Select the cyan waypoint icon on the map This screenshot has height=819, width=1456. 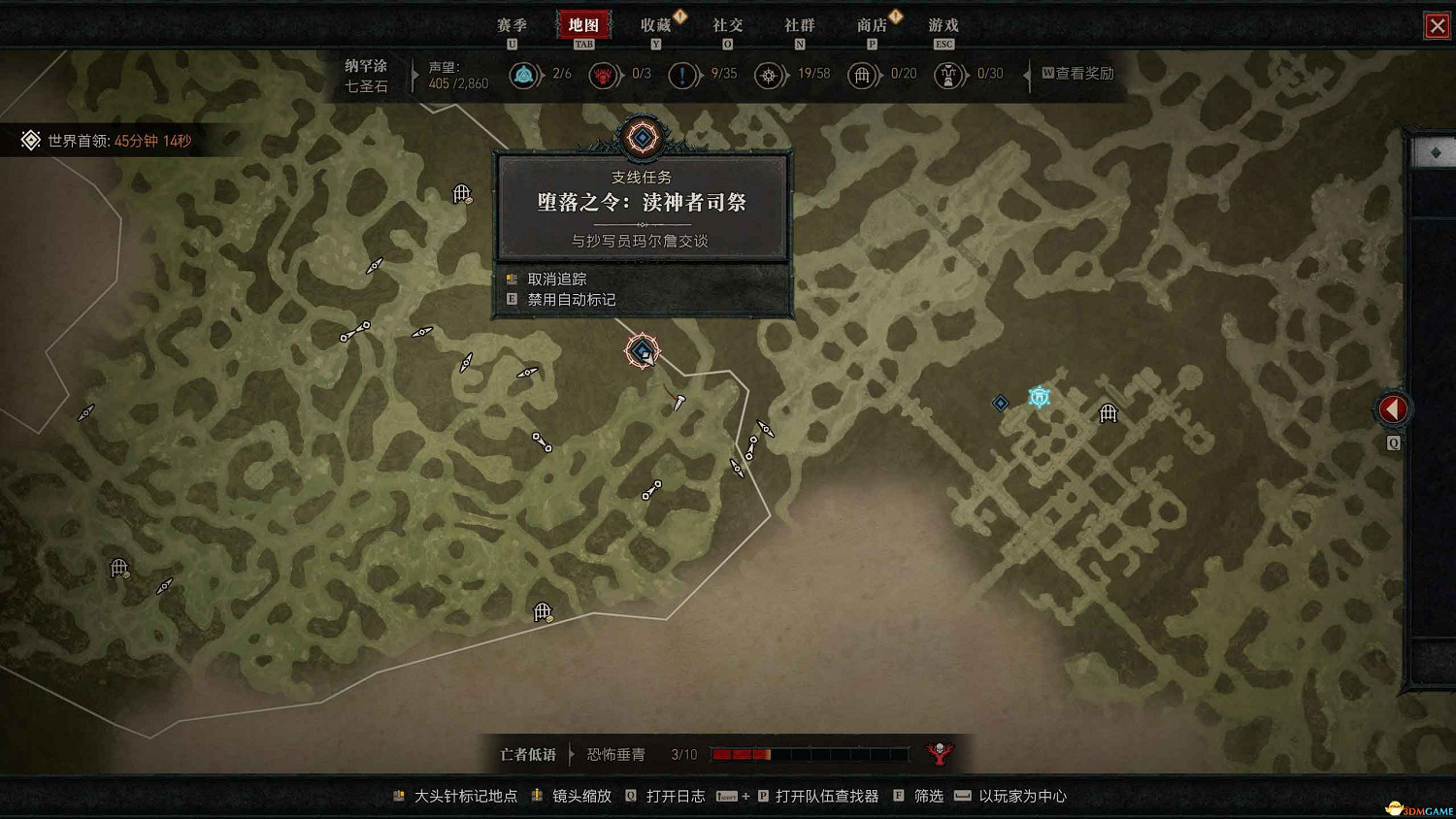click(1039, 396)
